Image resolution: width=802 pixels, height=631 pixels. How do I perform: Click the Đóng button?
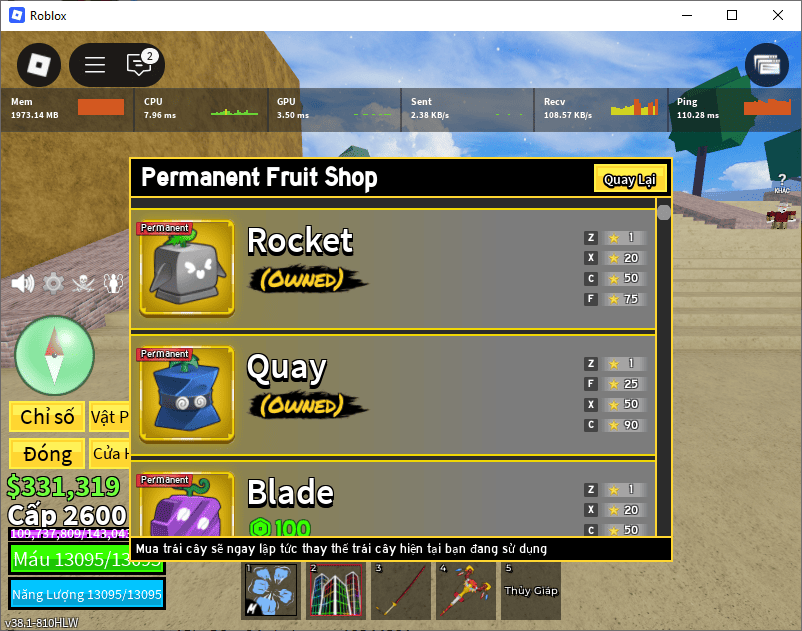[47, 454]
